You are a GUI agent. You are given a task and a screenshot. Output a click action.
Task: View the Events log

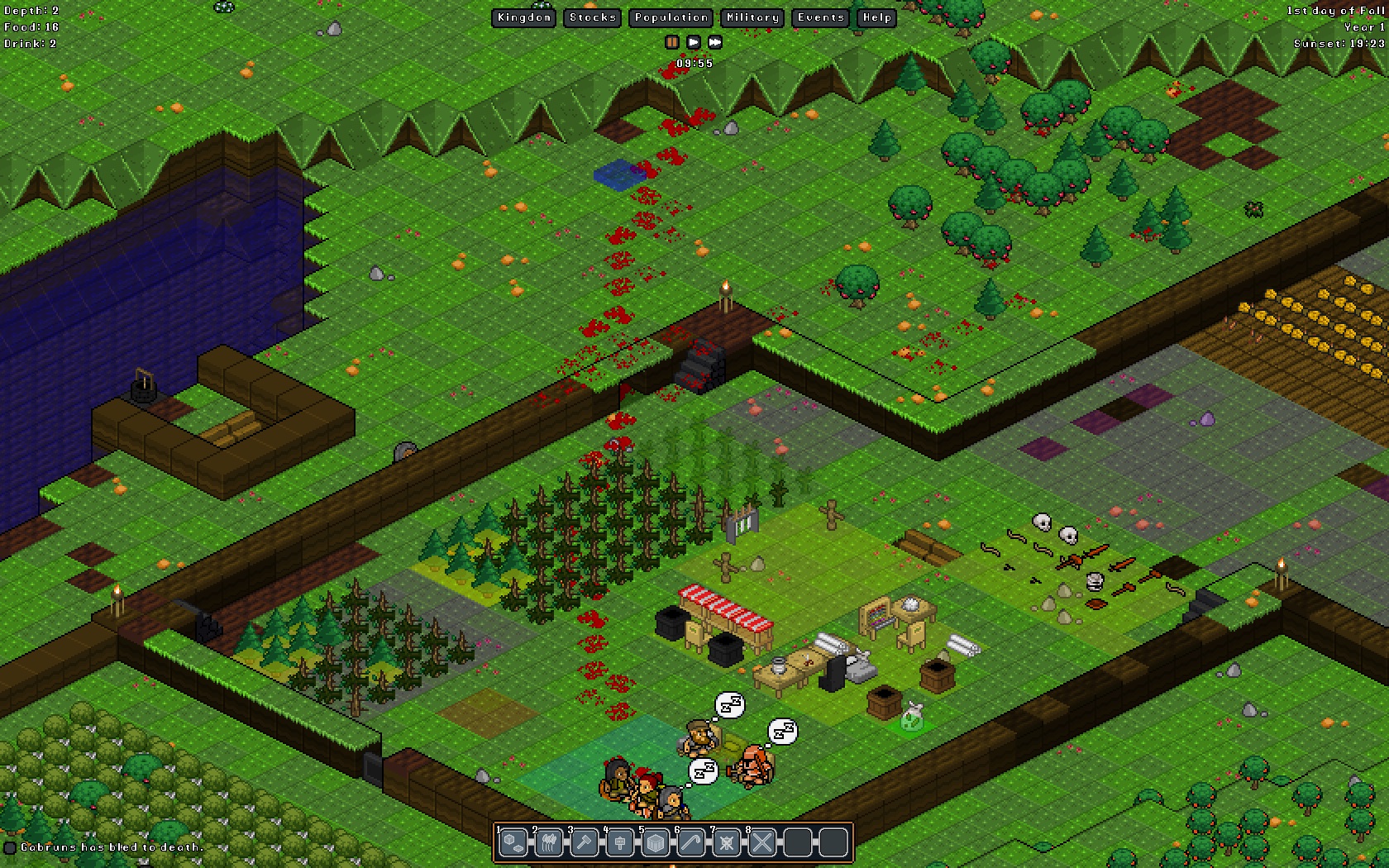coord(820,17)
